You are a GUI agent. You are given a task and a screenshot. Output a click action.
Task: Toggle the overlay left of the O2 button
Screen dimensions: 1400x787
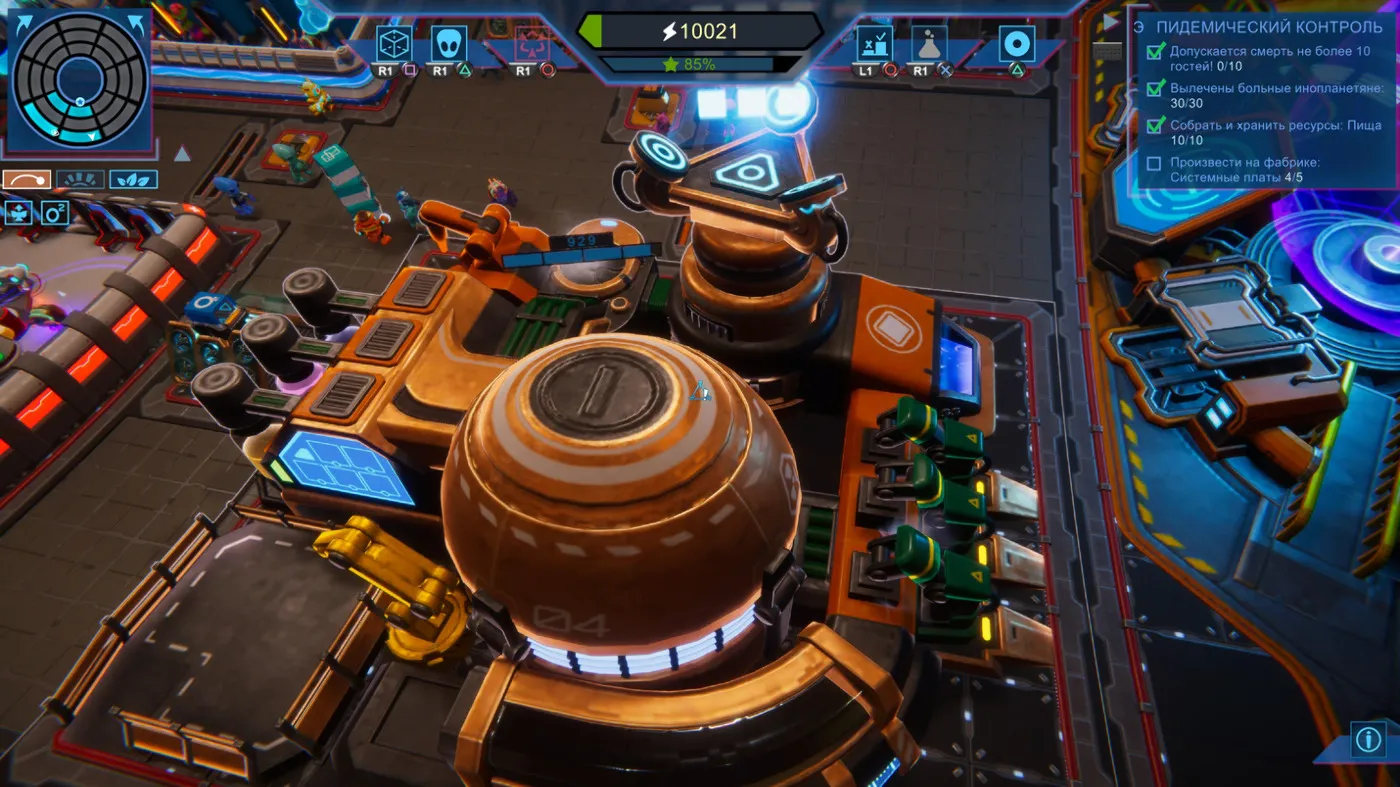pyautogui.click(x=19, y=213)
